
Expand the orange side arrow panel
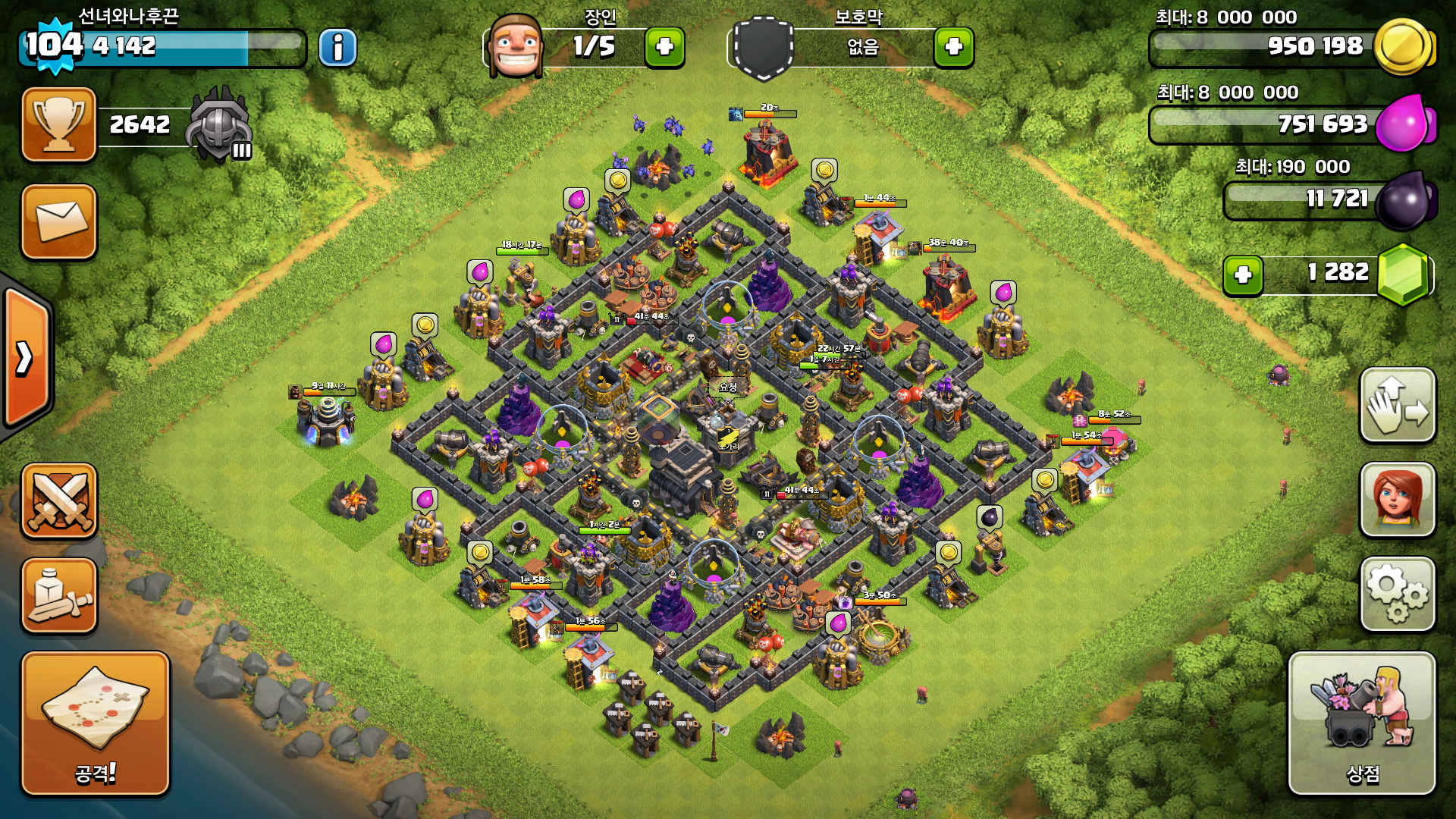point(26,358)
